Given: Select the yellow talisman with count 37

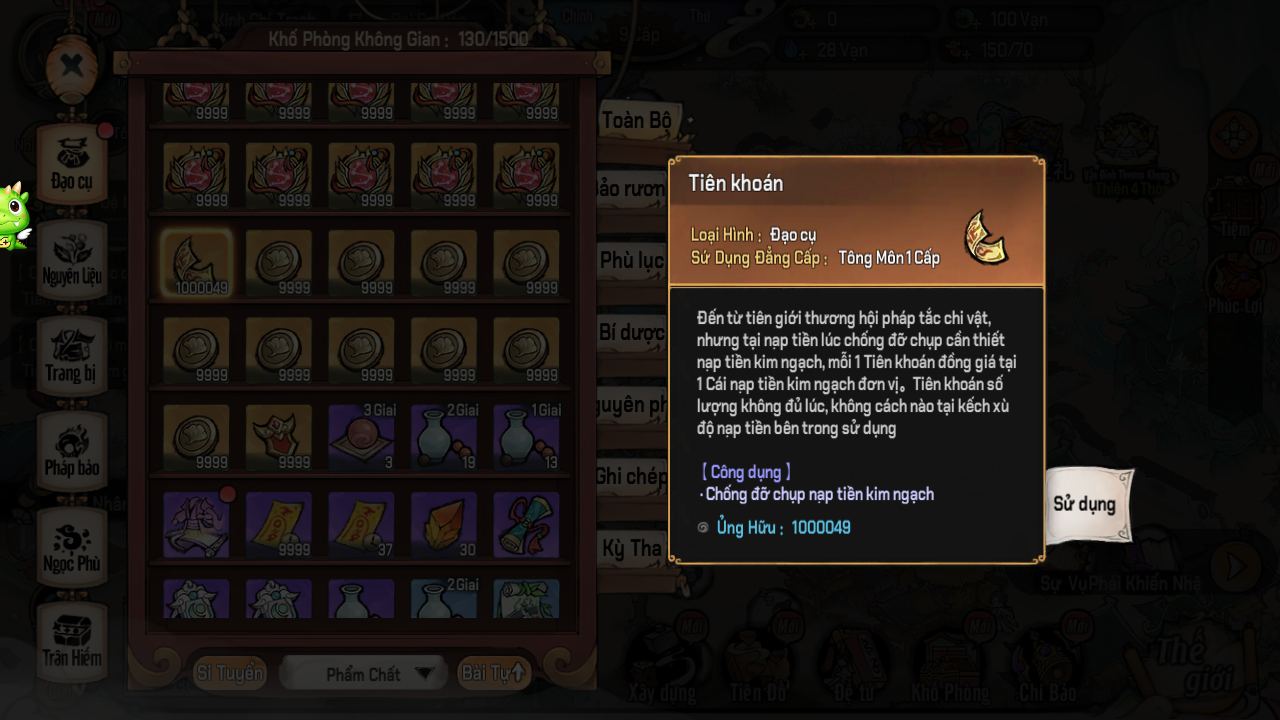Looking at the screenshot, I should pos(361,524).
